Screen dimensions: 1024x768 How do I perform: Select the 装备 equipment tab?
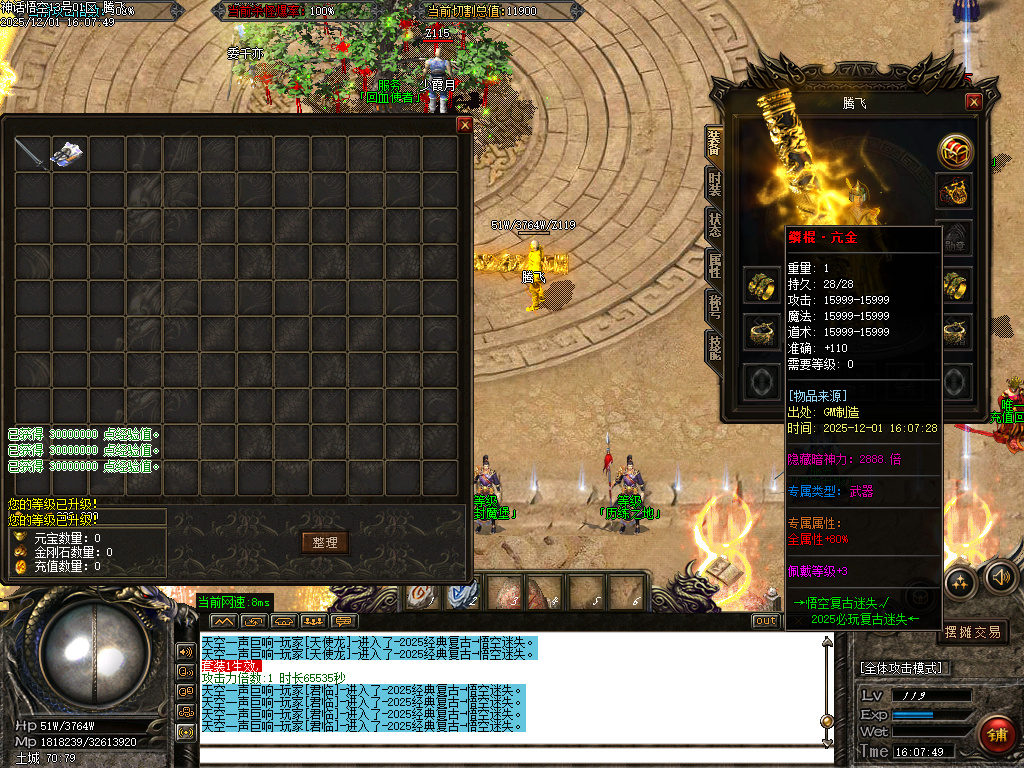715,142
